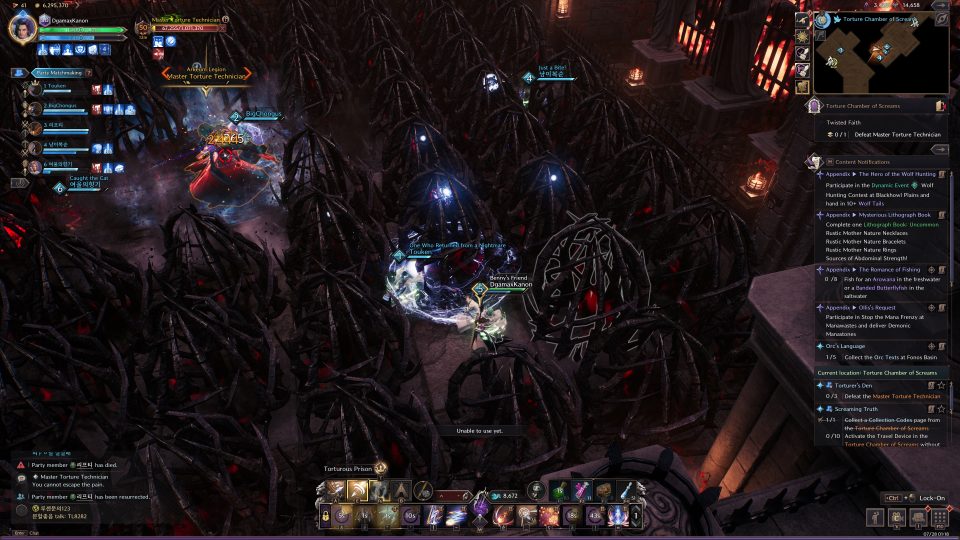The width and height of the screenshot is (960, 540).
Task: Click the sun icon beside the minimap
Action: (x=802, y=36)
